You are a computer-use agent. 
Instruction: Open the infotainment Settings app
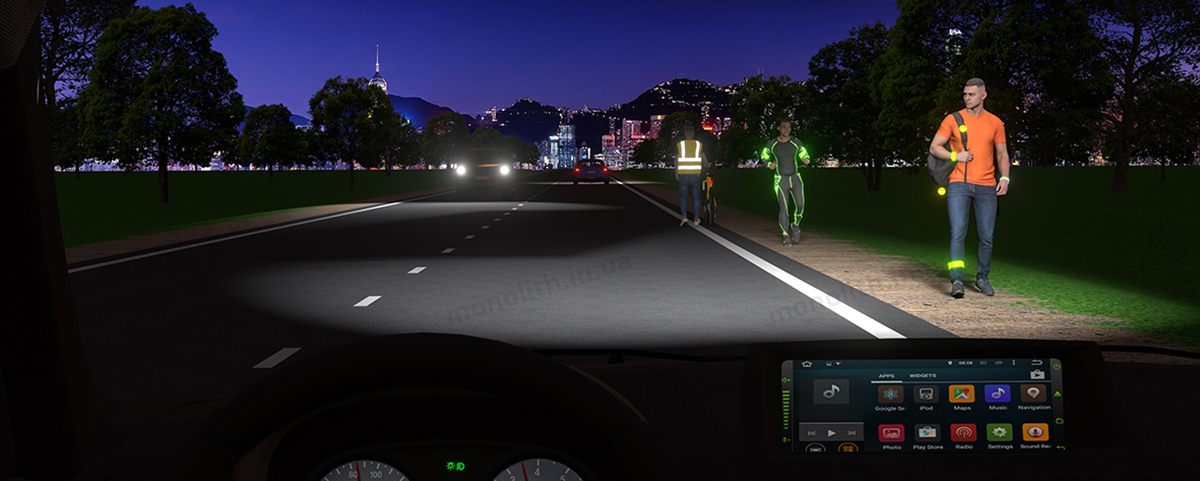point(999,433)
